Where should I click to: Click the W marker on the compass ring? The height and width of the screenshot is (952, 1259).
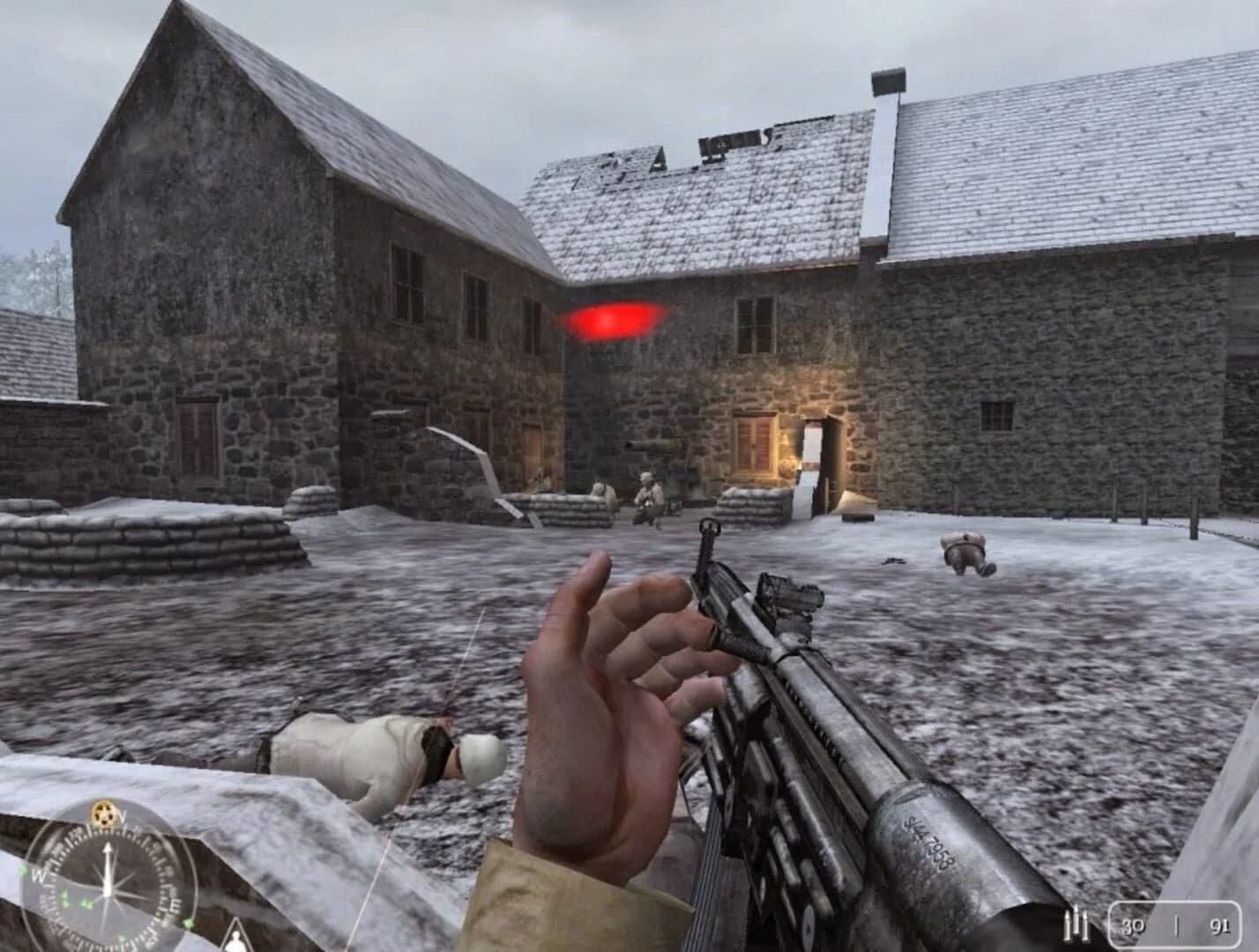[41, 875]
